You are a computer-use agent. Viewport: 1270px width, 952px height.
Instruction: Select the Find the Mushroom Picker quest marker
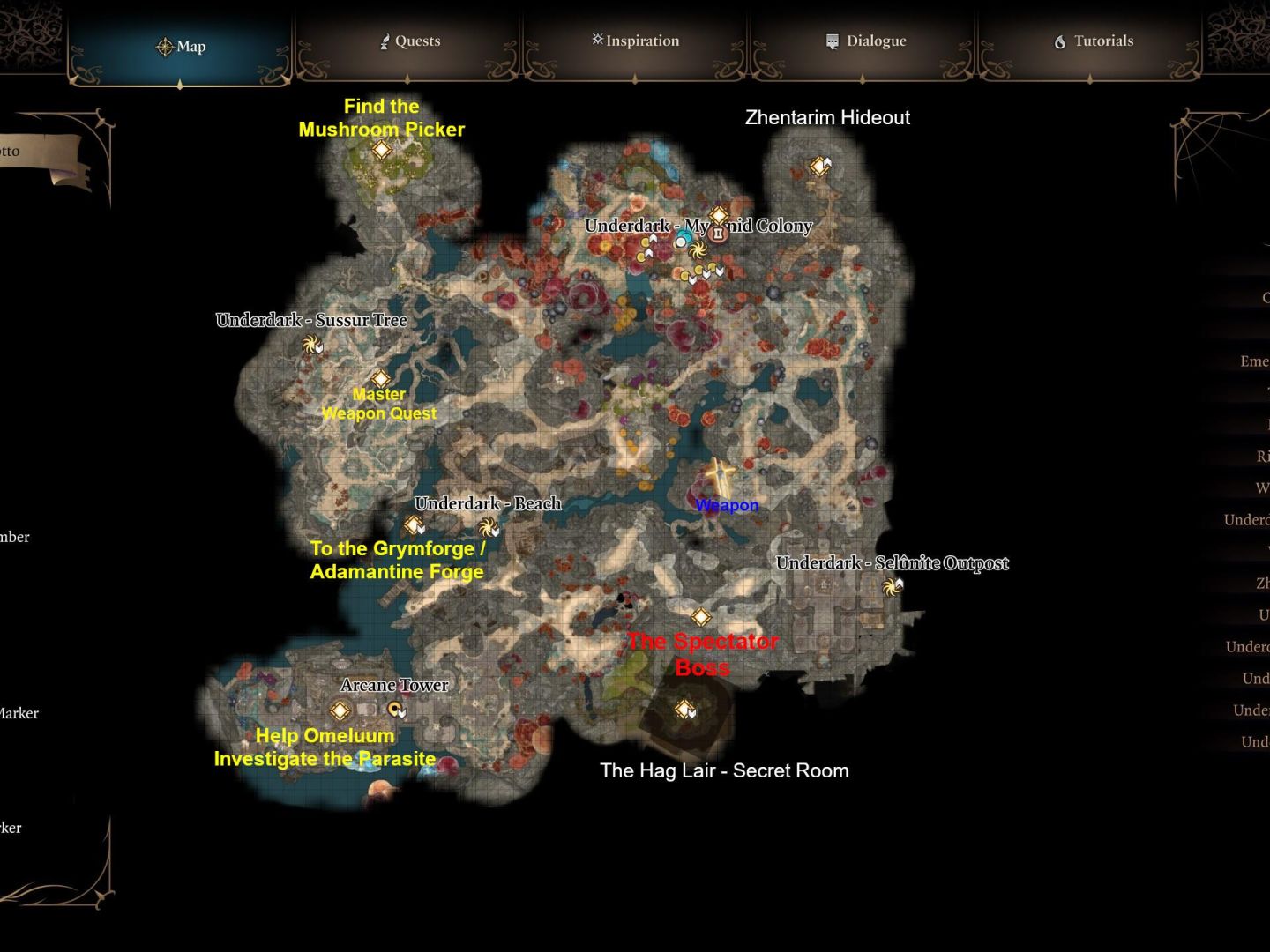(382, 151)
